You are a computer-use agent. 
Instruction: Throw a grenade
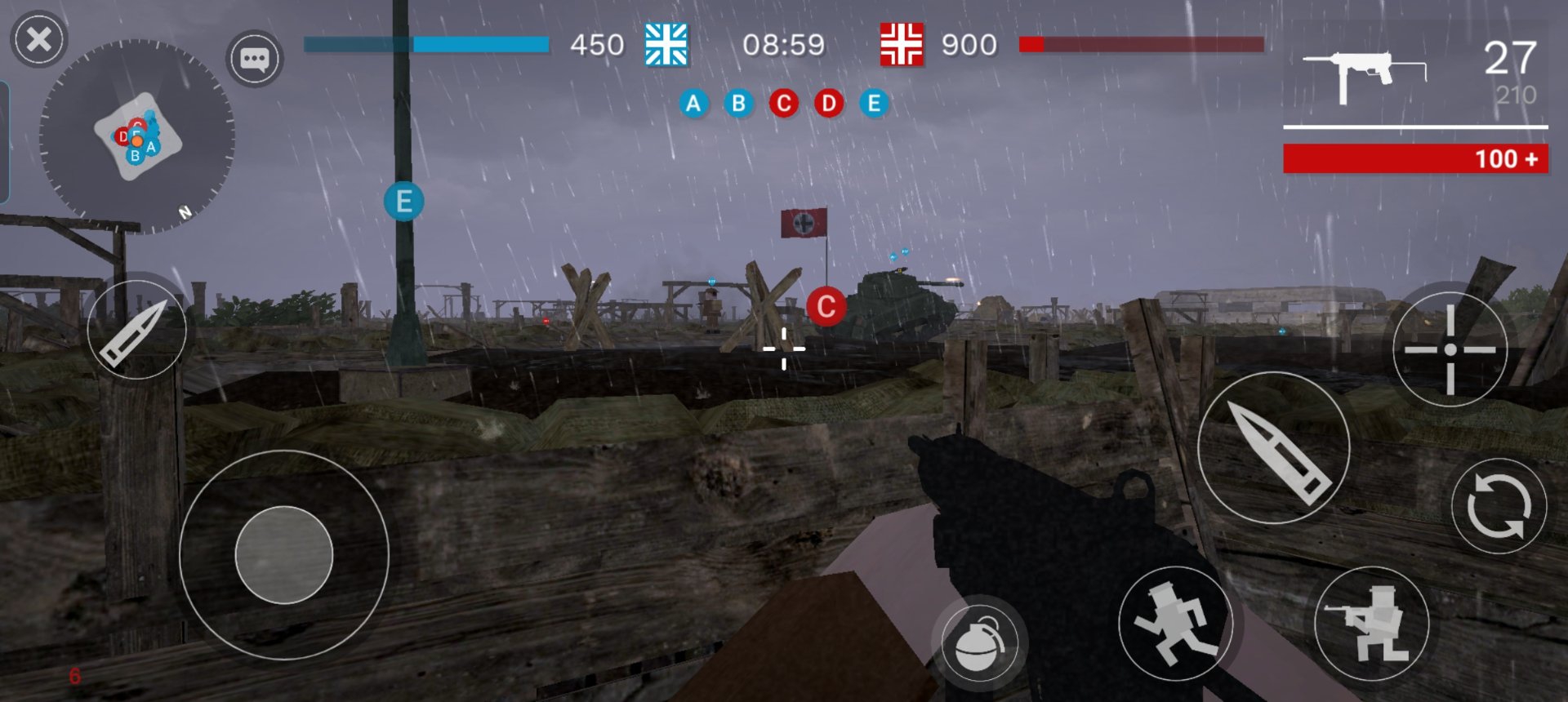click(978, 642)
